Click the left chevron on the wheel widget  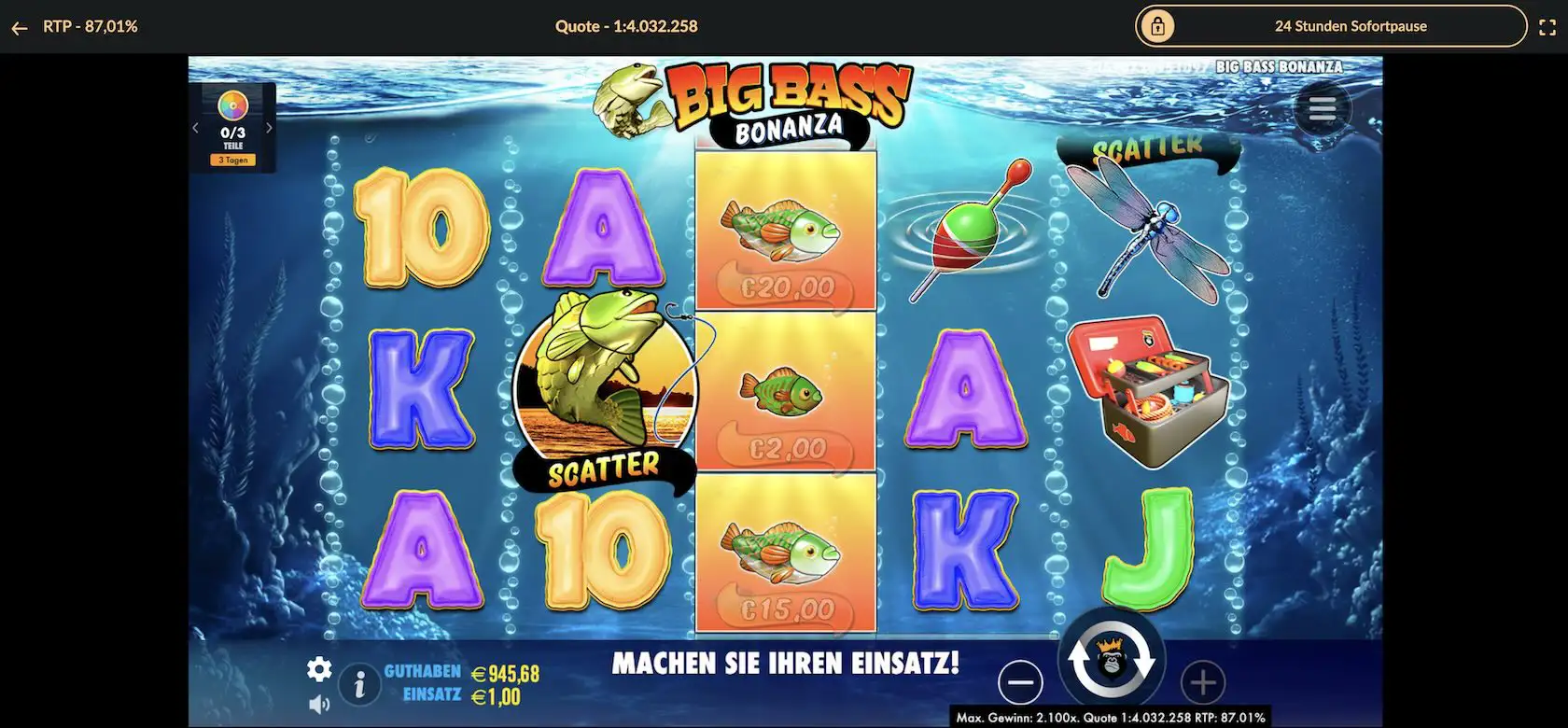point(195,126)
